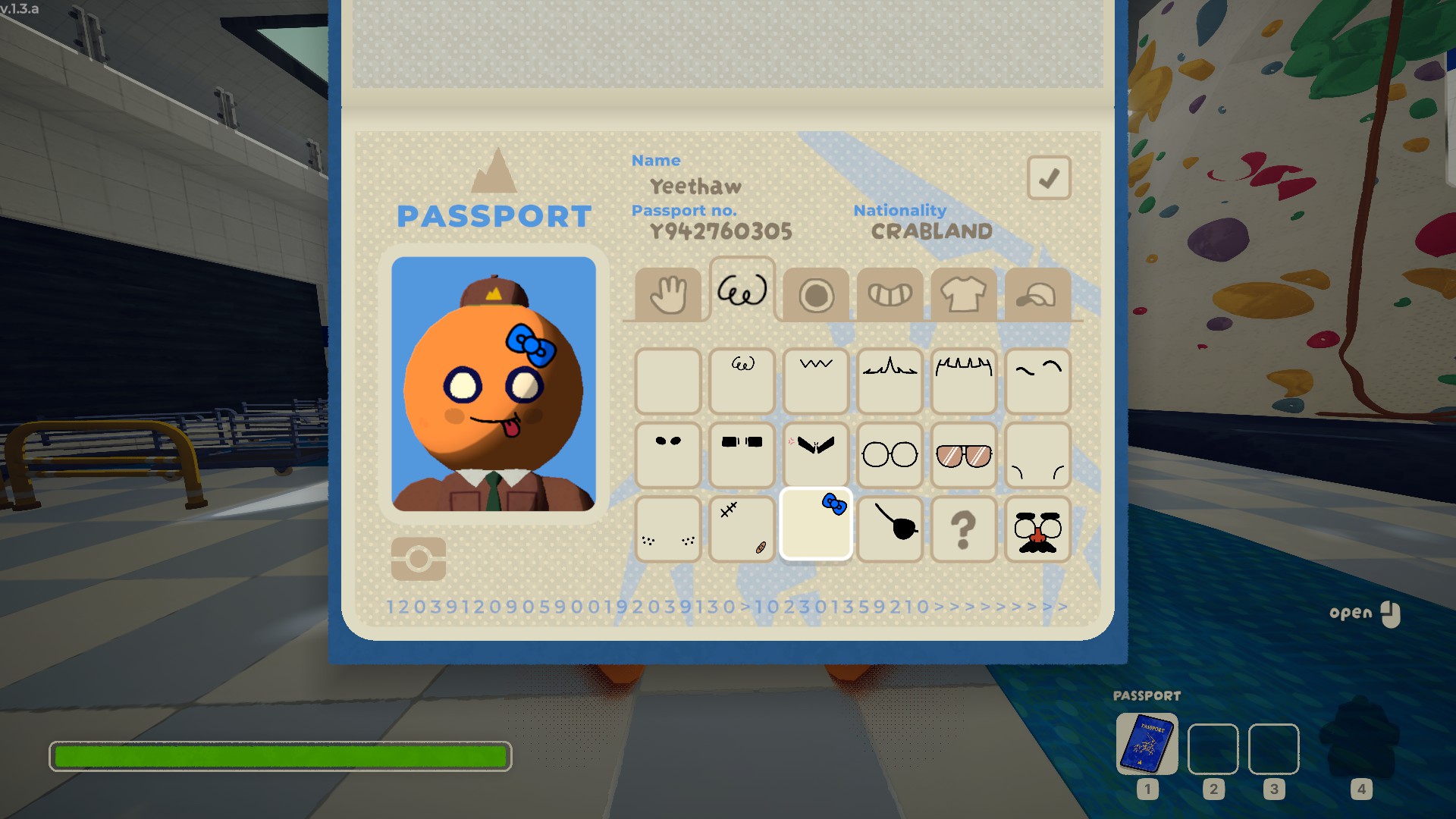Open the shirt outfit tab
The width and height of the screenshot is (1456, 819).
[x=963, y=295]
